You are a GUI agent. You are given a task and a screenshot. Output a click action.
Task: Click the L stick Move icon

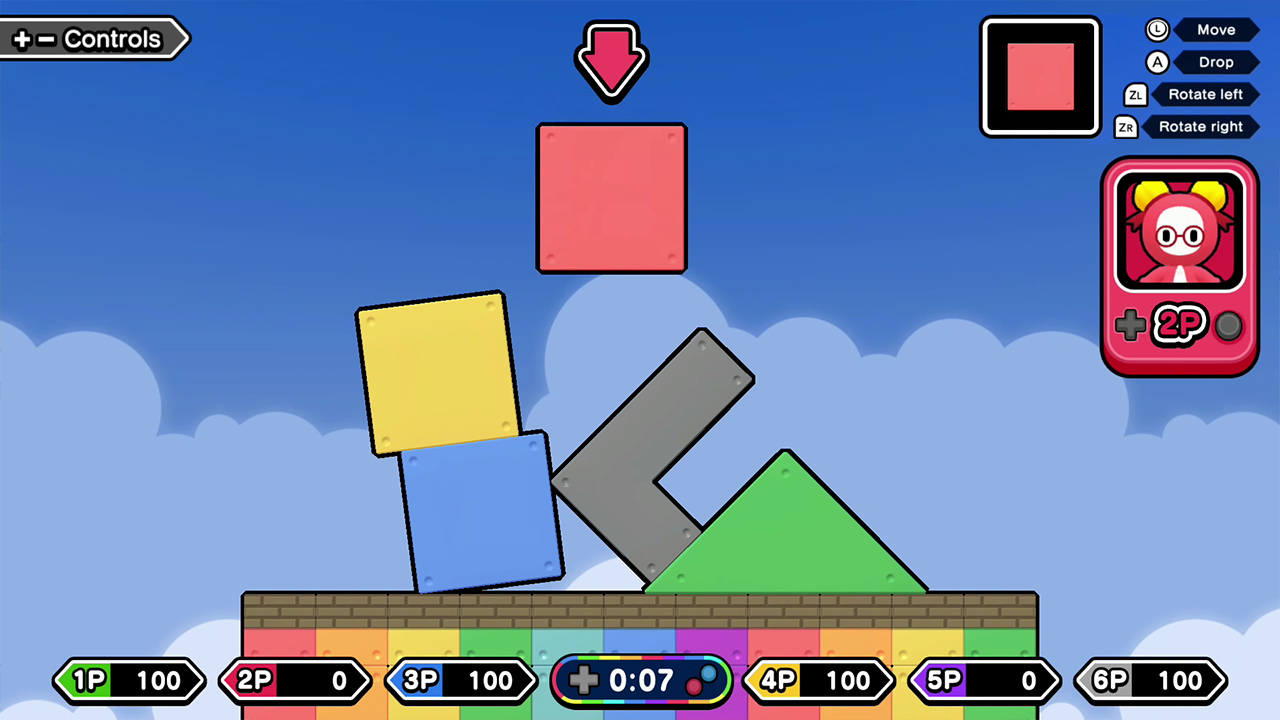pos(1157,30)
